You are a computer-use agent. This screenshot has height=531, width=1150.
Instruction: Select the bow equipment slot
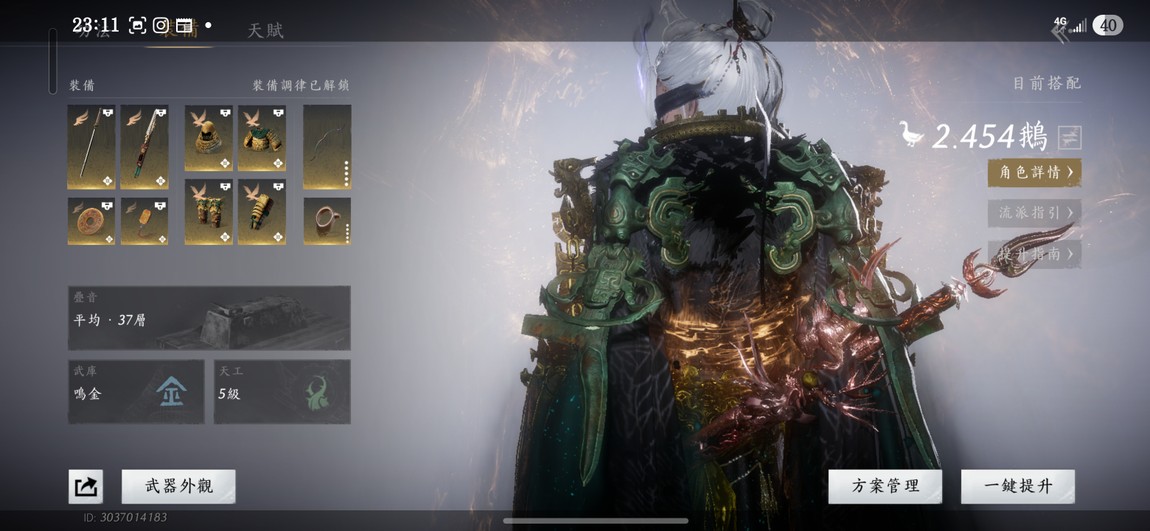tap(327, 147)
